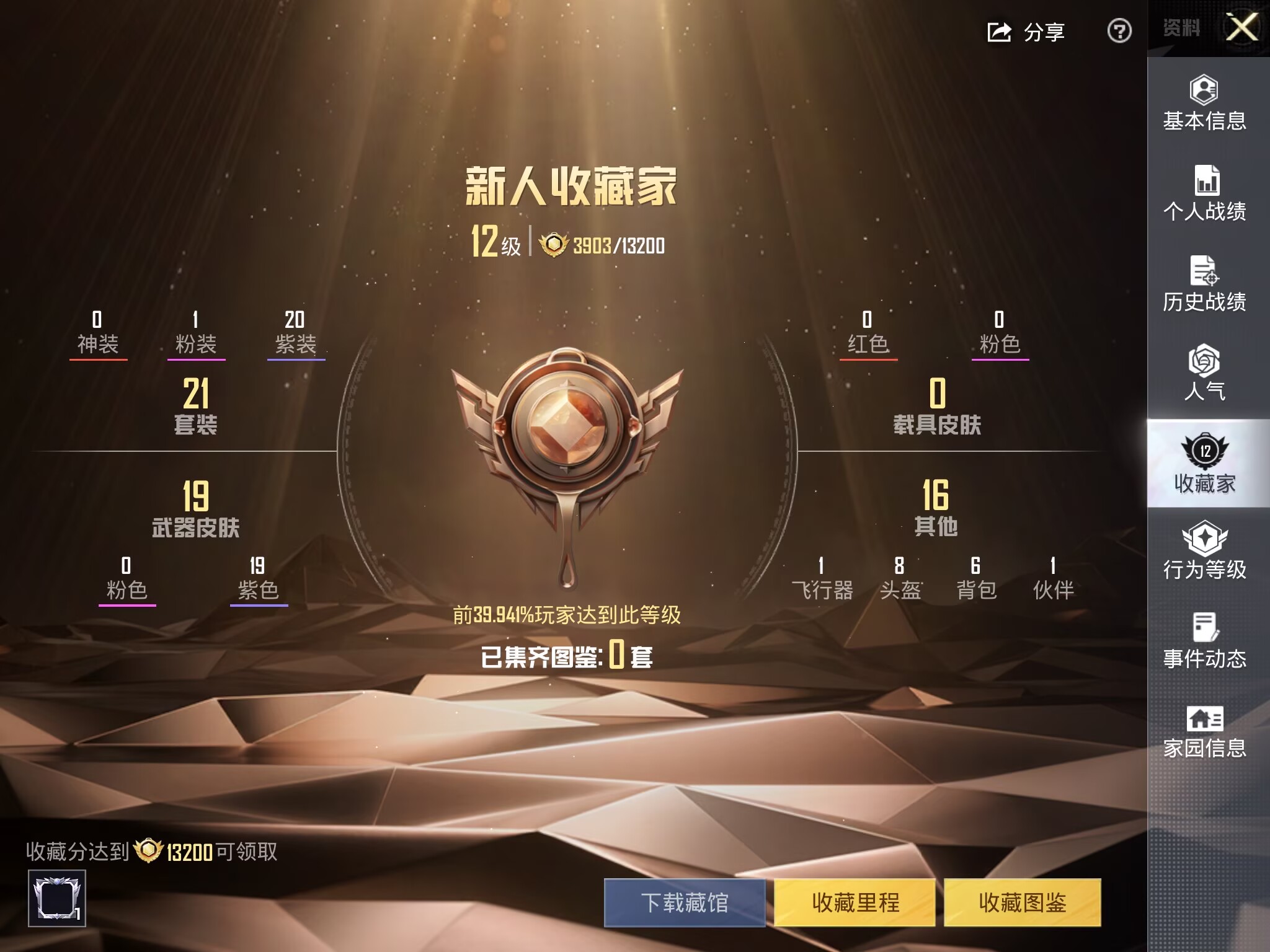Open the 其他 collection category
This screenshot has height=952, width=1270.
tap(936, 508)
